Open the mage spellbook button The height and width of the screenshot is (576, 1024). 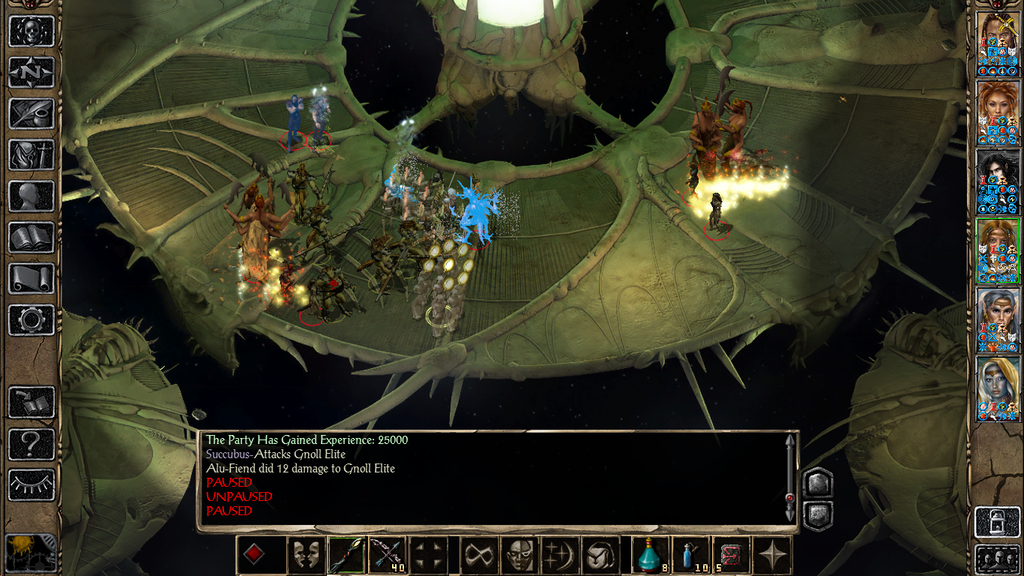coord(31,238)
